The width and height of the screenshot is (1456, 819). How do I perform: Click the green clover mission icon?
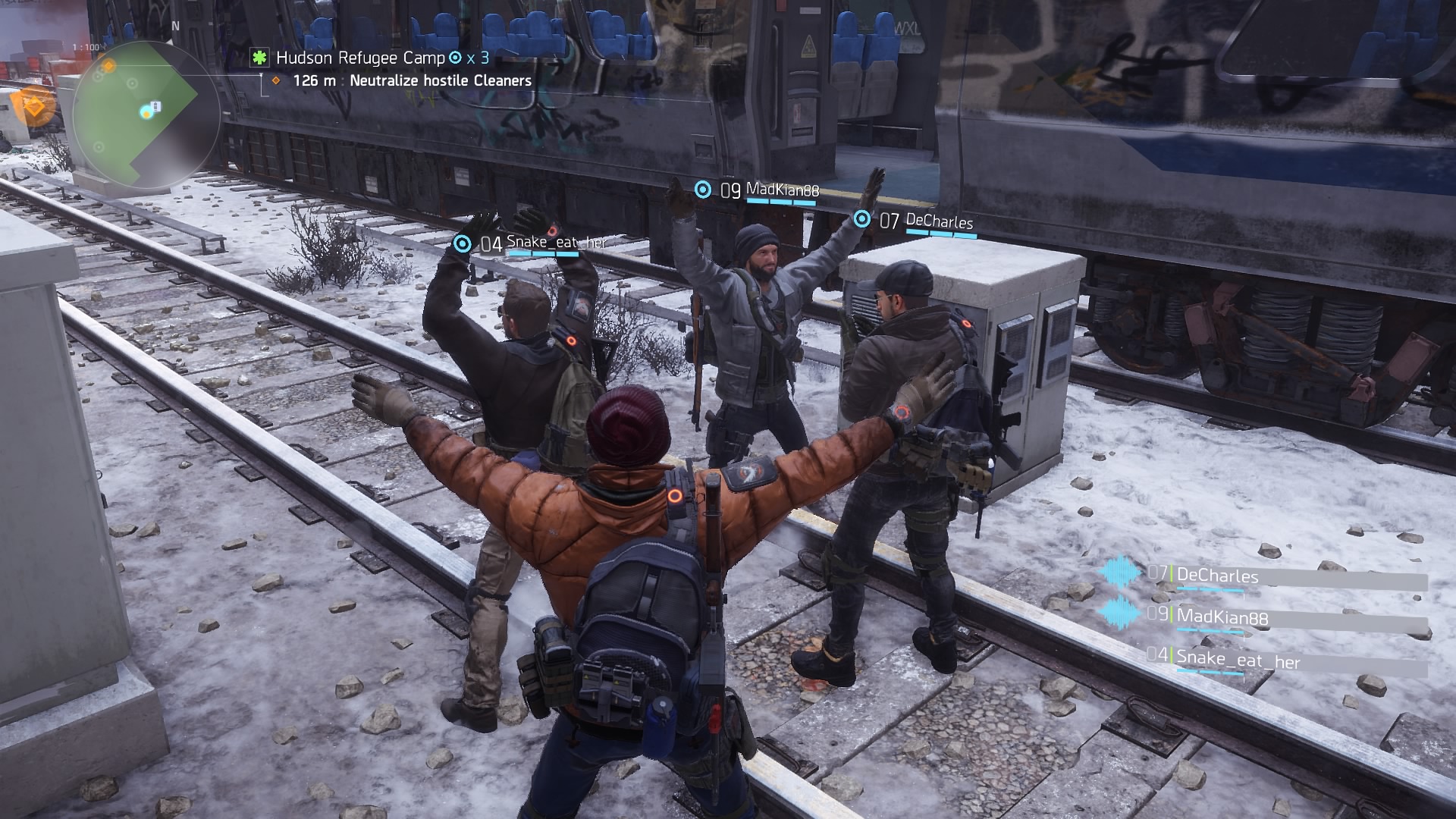pos(260,58)
